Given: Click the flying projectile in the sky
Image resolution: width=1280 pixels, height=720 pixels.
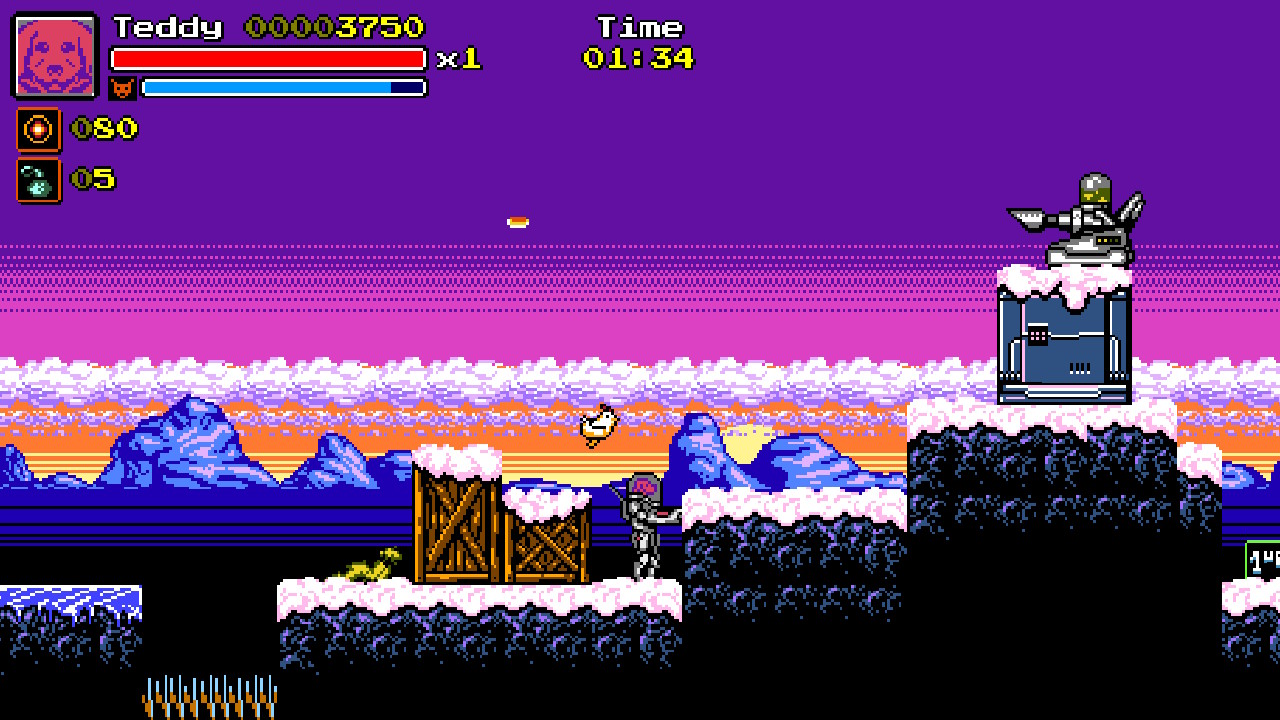Looking at the screenshot, I should click(x=516, y=221).
